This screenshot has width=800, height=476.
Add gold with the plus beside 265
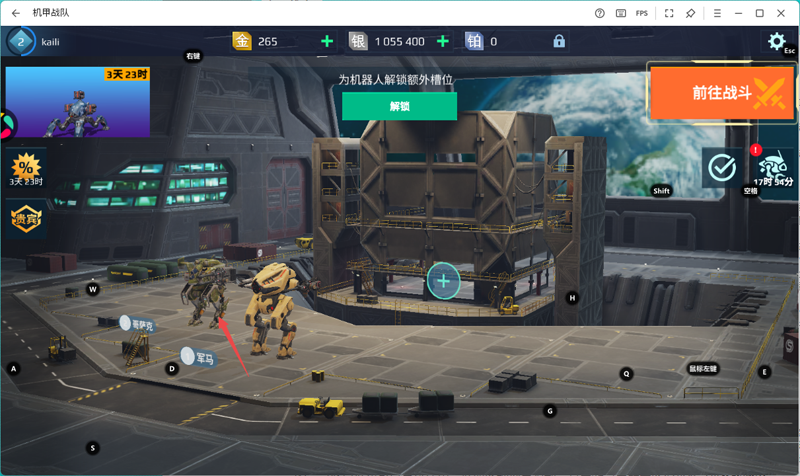pyautogui.click(x=327, y=42)
